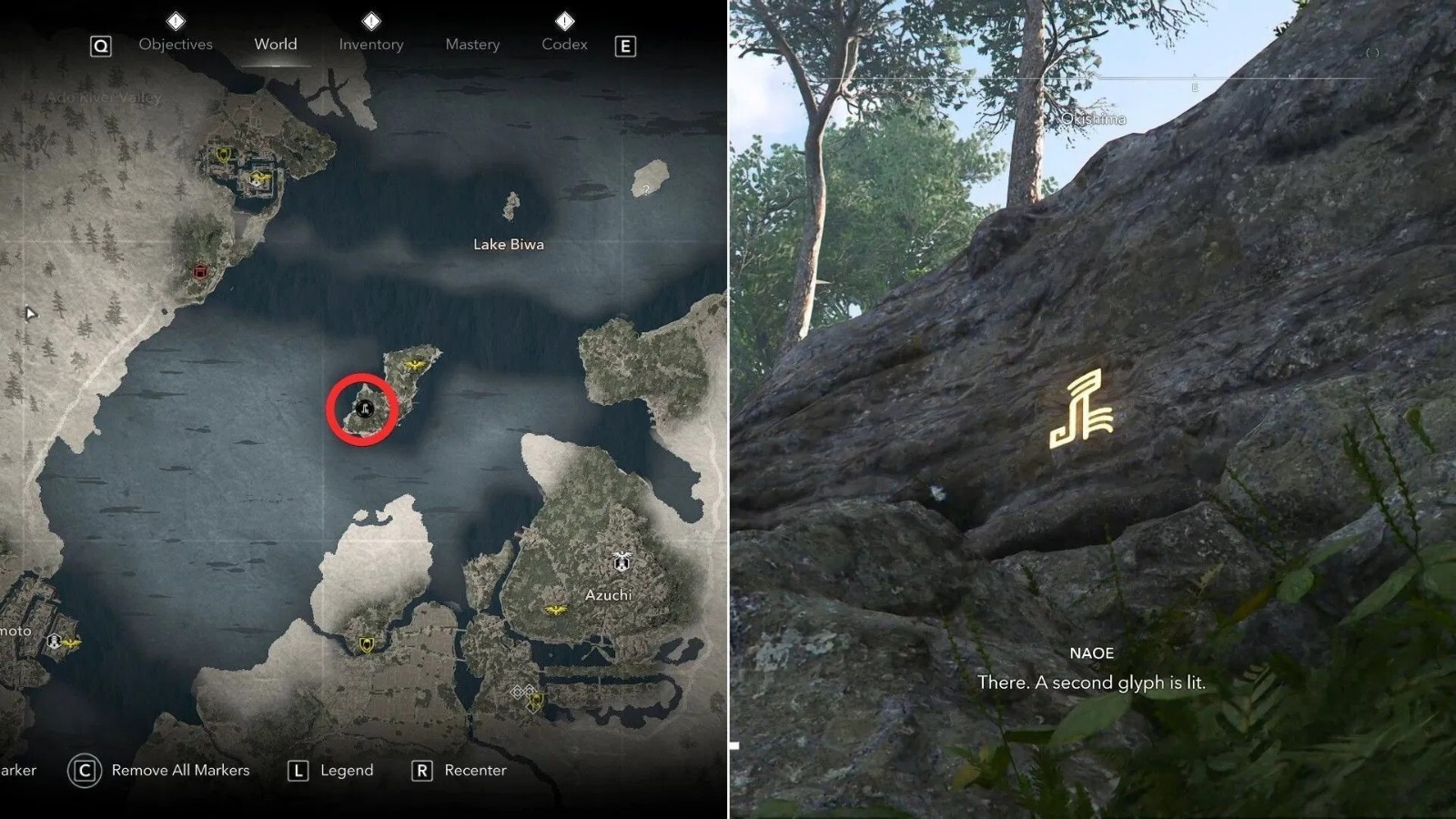Select the E key prompt icon
Viewport: 1456px width, 819px height.
[x=626, y=45]
